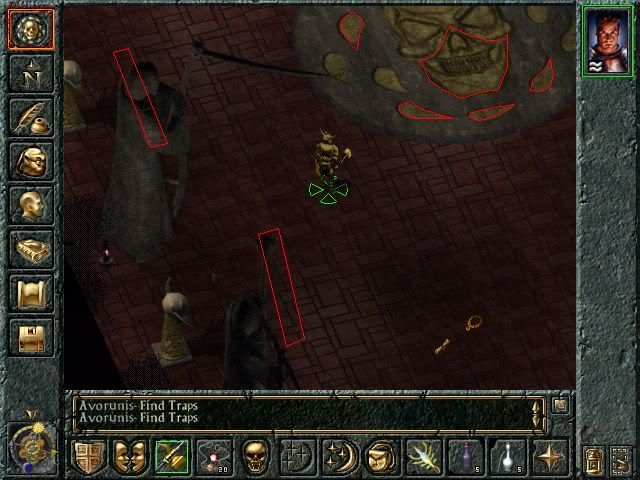This screenshot has height=480, width=640.
Task: Open the priest scroll screen
Action: click(x=32, y=294)
